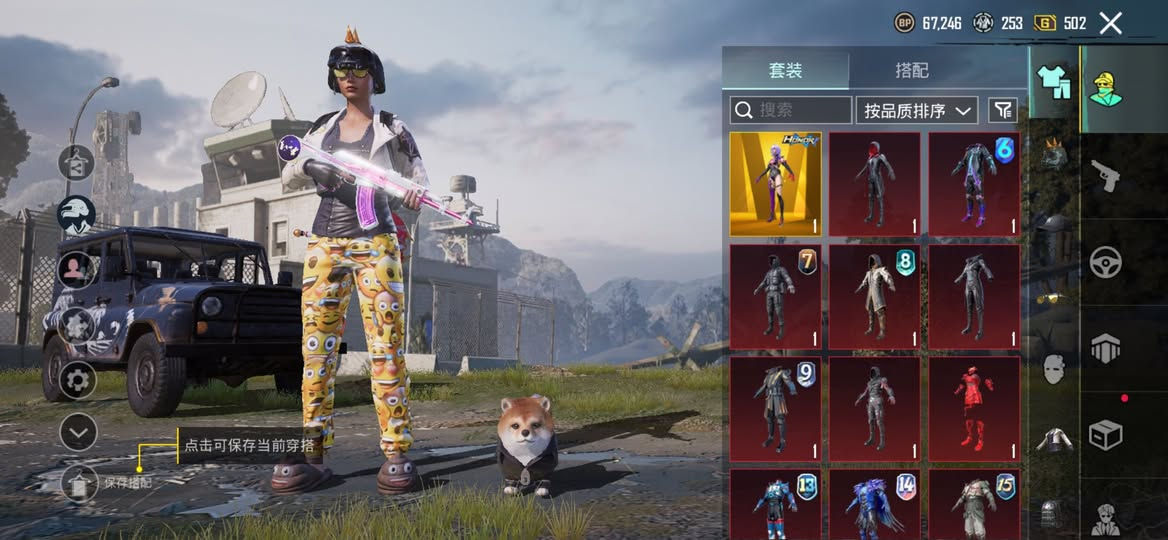The height and width of the screenshot is (540, 1168).
Task: Select the 套装 tab
Action: (x=785, y=70)
